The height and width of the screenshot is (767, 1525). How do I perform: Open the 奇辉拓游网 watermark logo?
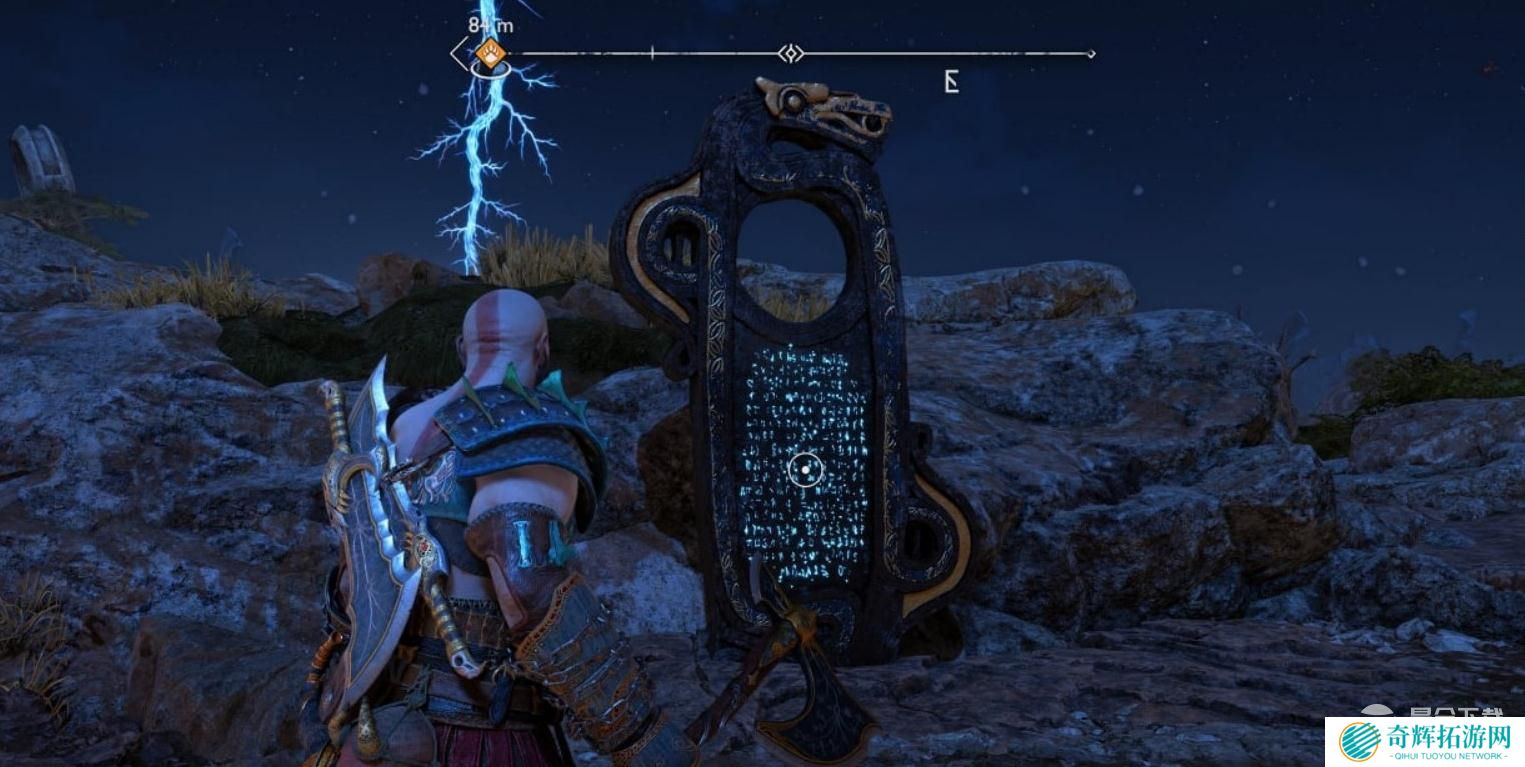(x=1424, y=741)
